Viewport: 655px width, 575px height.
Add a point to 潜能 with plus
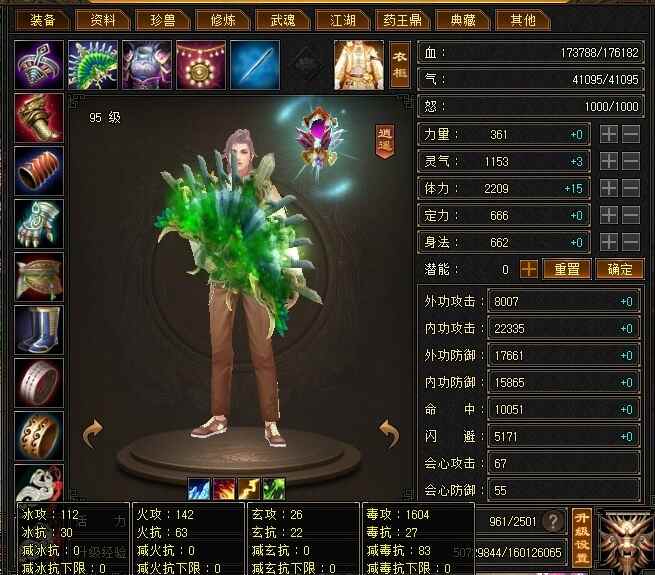pos(528,269)
